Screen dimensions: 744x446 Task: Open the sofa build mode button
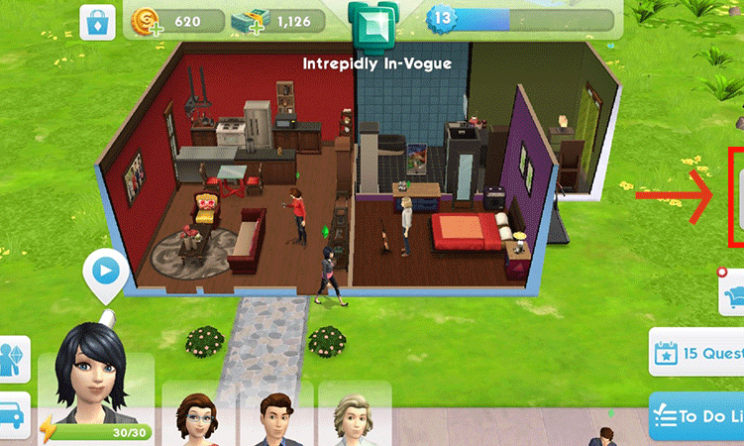(x=732, y=290)
